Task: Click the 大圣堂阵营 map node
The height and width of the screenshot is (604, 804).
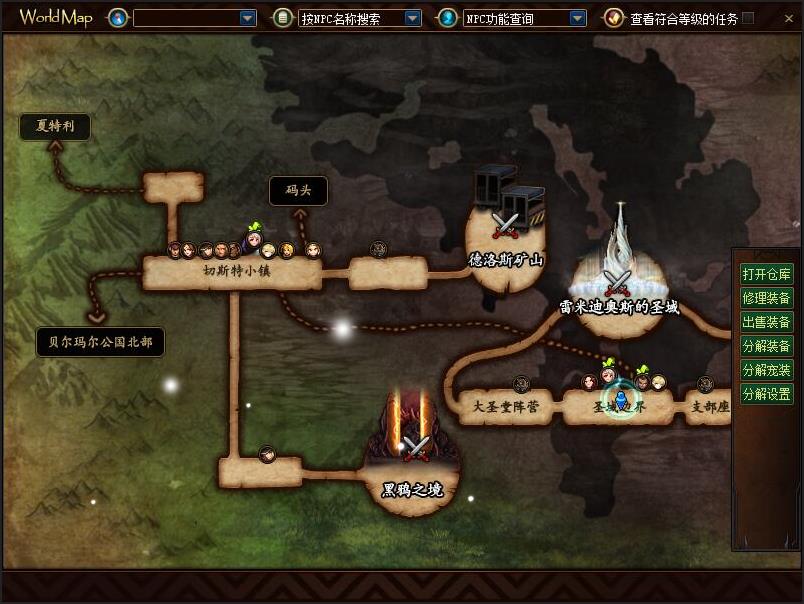Action: 505,407
